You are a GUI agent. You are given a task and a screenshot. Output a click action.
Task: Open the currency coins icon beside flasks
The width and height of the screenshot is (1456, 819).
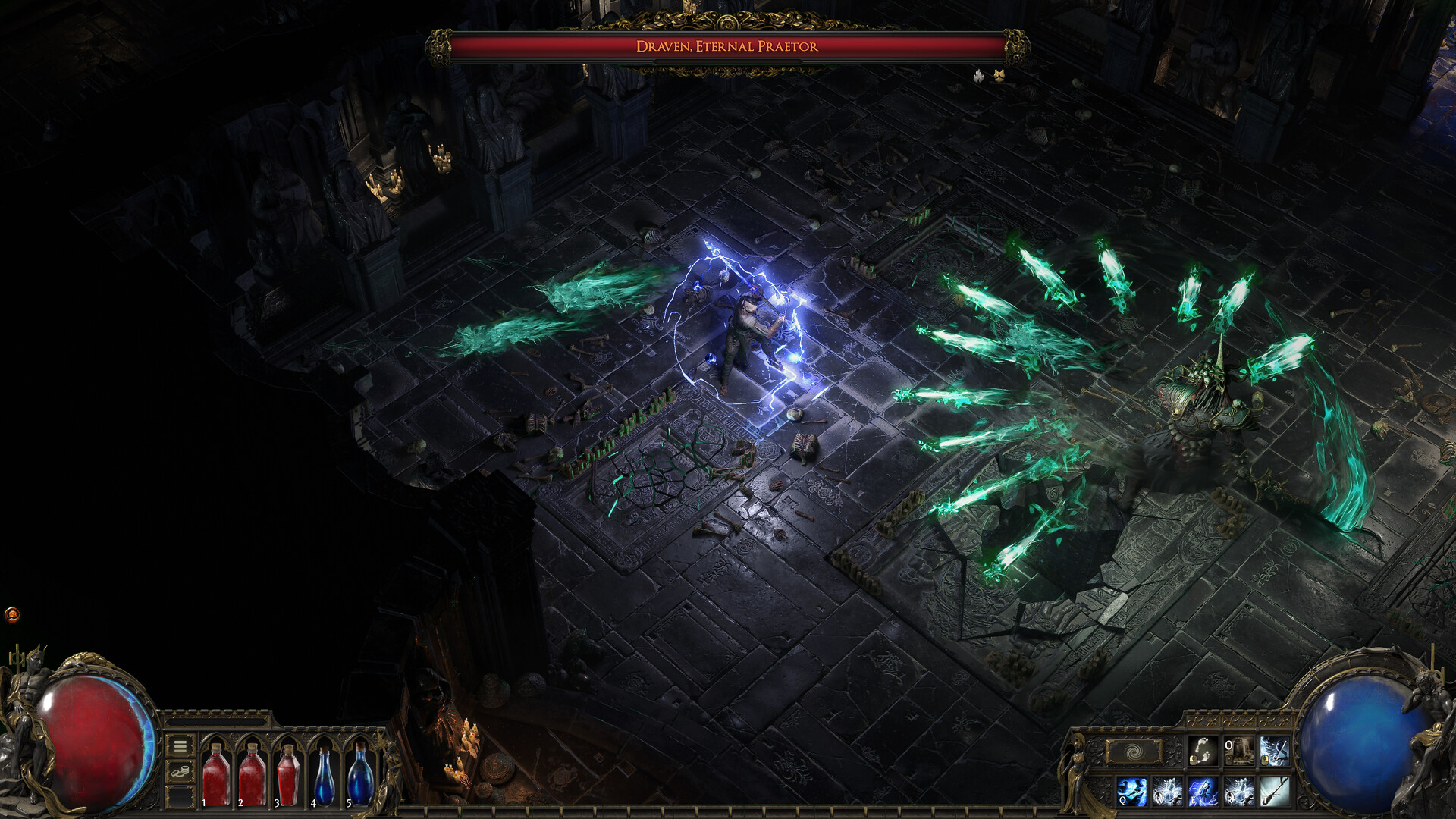coord(180,771)
